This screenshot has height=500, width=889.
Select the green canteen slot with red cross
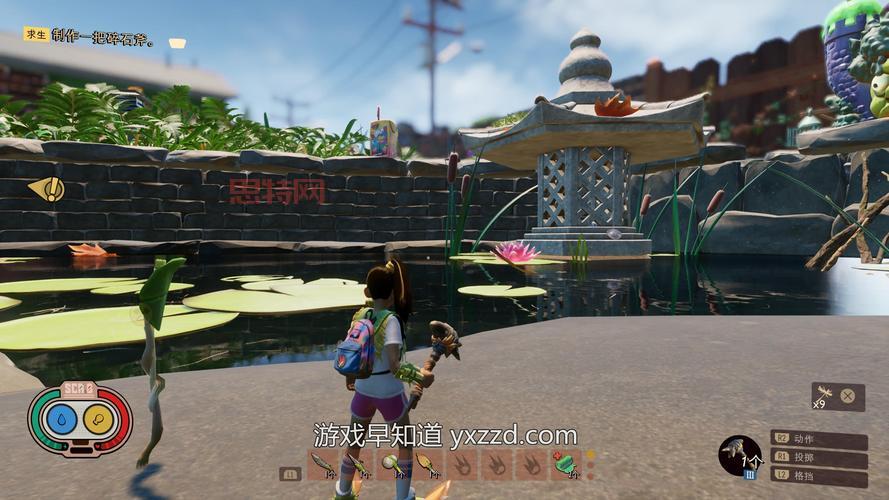563,464
